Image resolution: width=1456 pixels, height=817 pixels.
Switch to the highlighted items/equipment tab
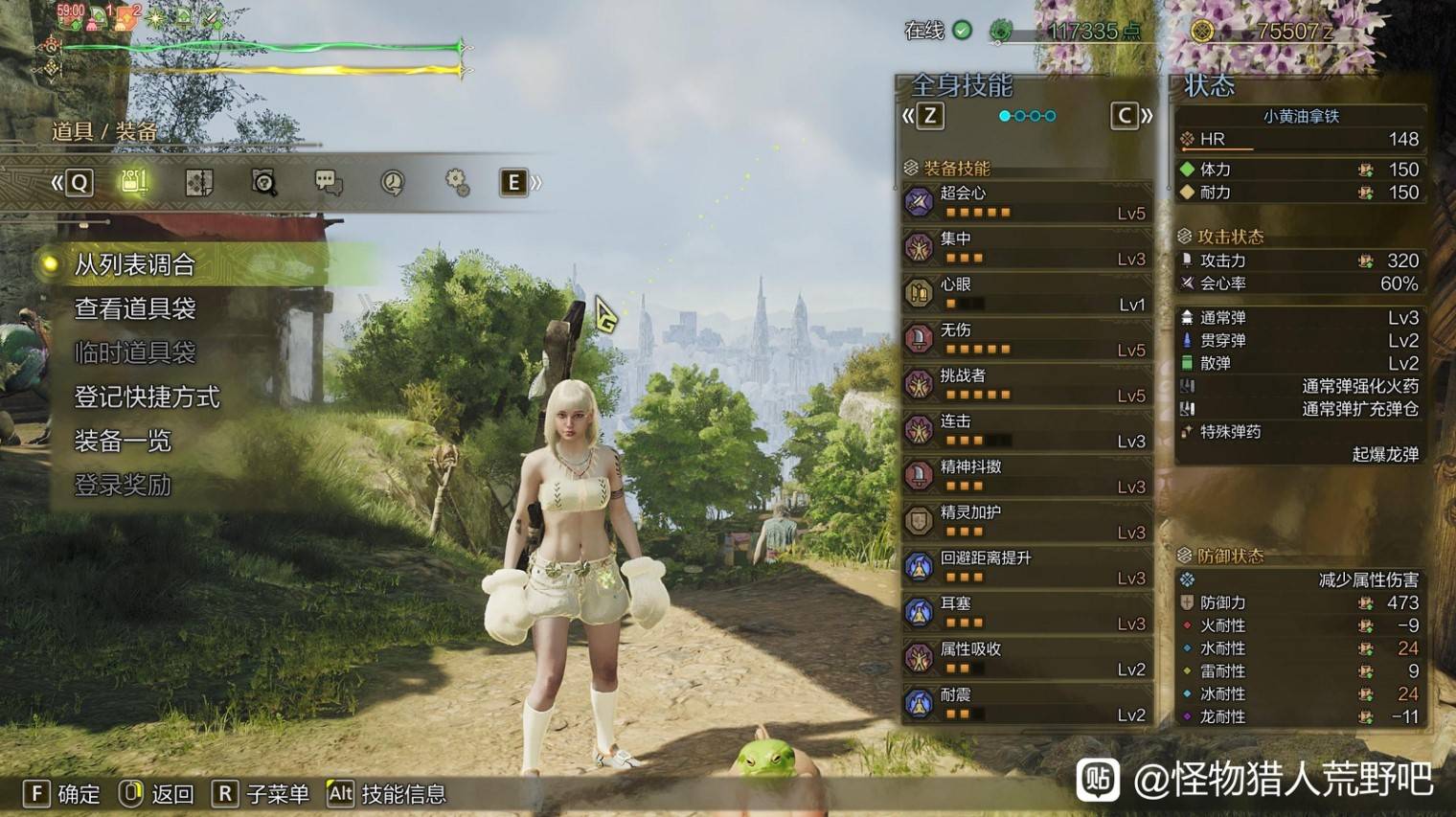(x=134, y=182)
